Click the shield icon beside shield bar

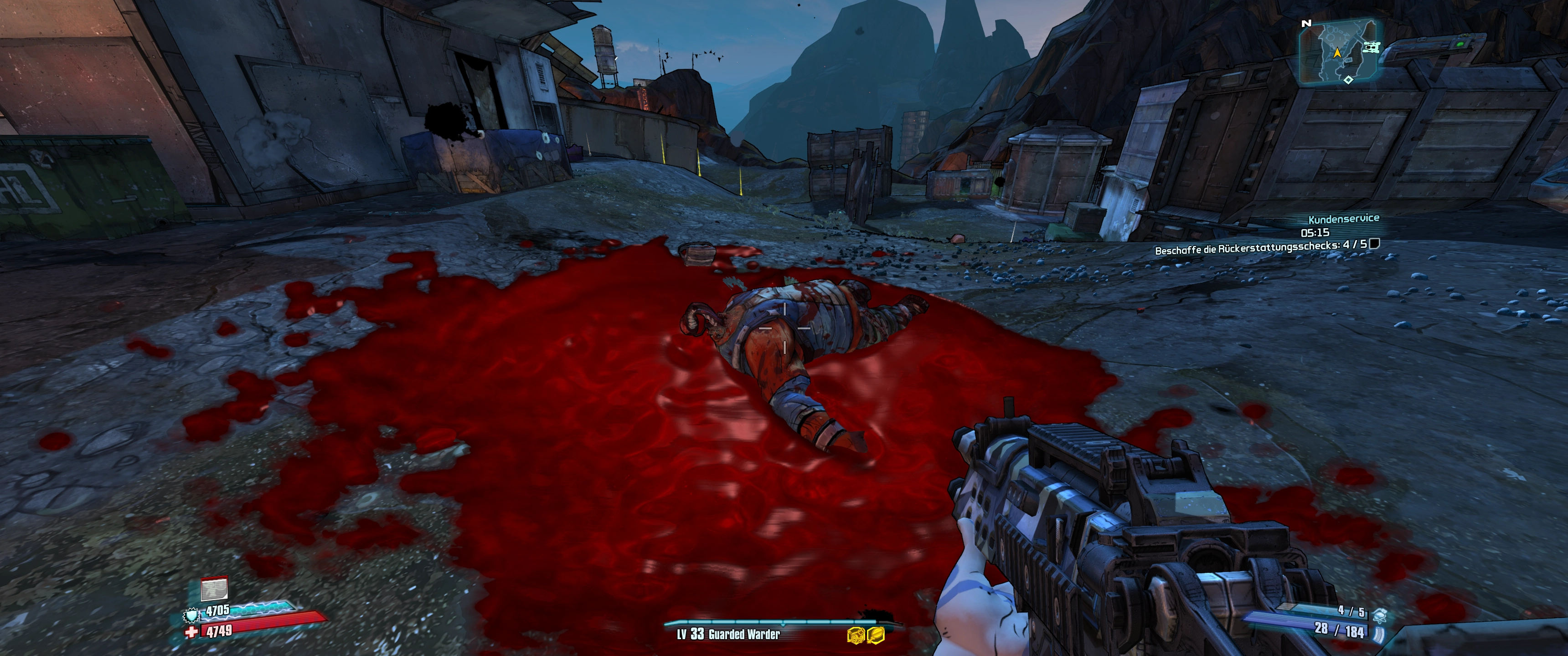tap(192, 615)
